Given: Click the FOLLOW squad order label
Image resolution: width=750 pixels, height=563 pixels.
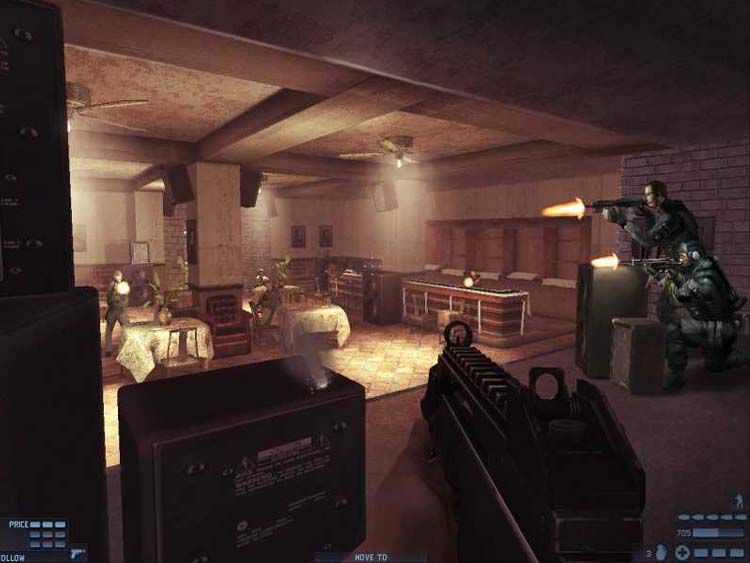Looking at the screenshot, I should [13, 557].
